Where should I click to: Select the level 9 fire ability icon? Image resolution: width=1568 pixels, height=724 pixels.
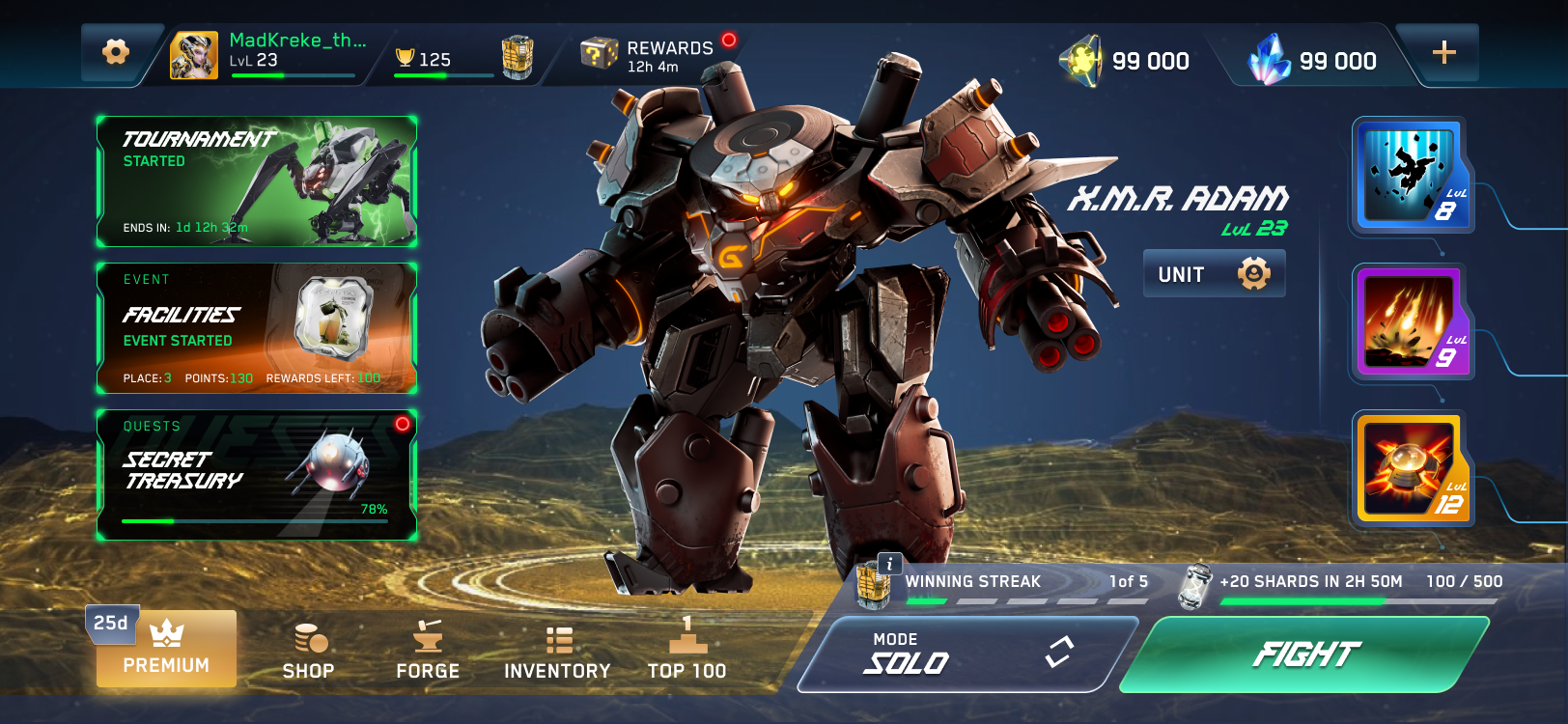pyautogui.click(x=1411, y=322)
